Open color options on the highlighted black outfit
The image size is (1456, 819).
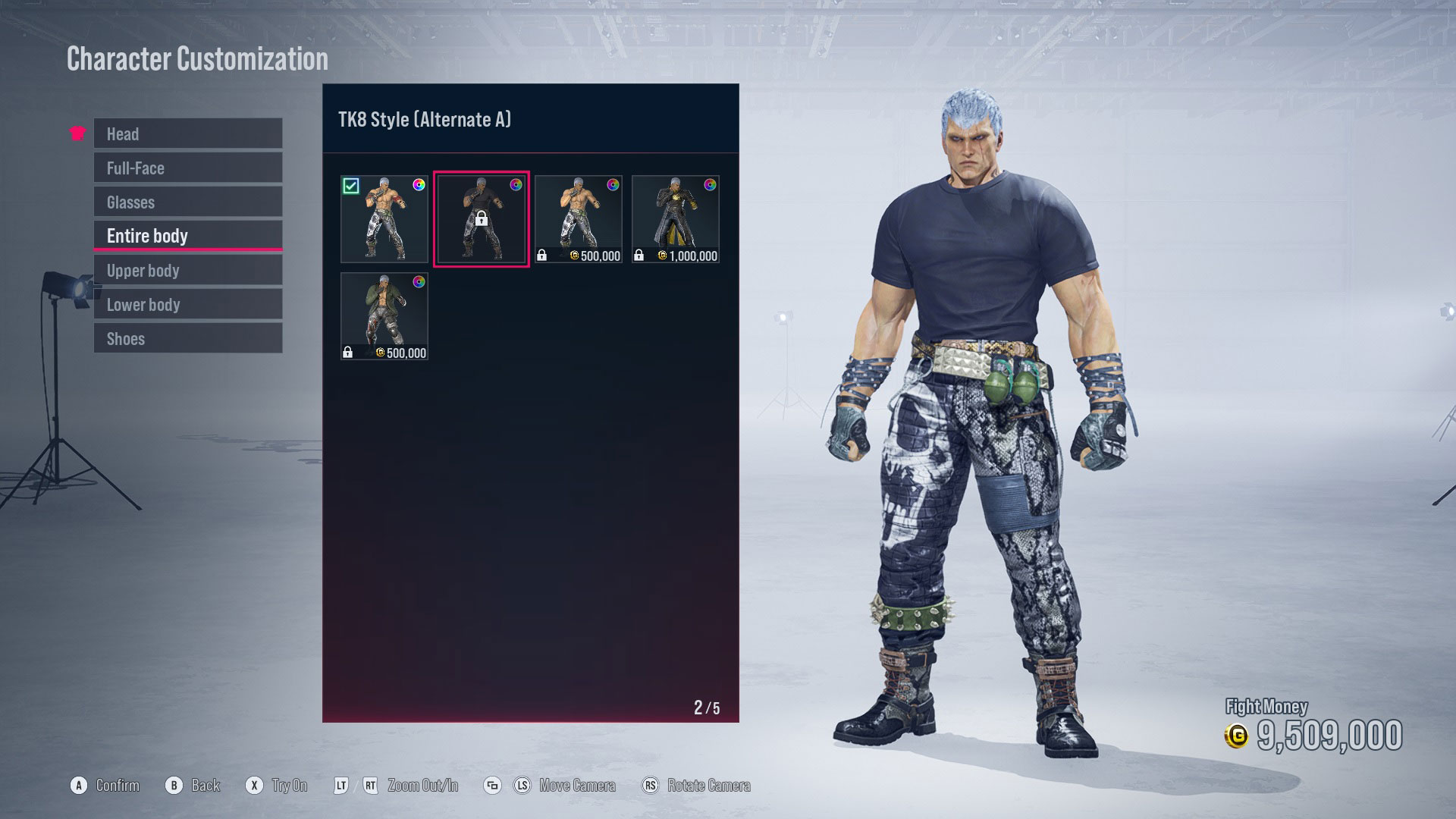tap(516, 184)
